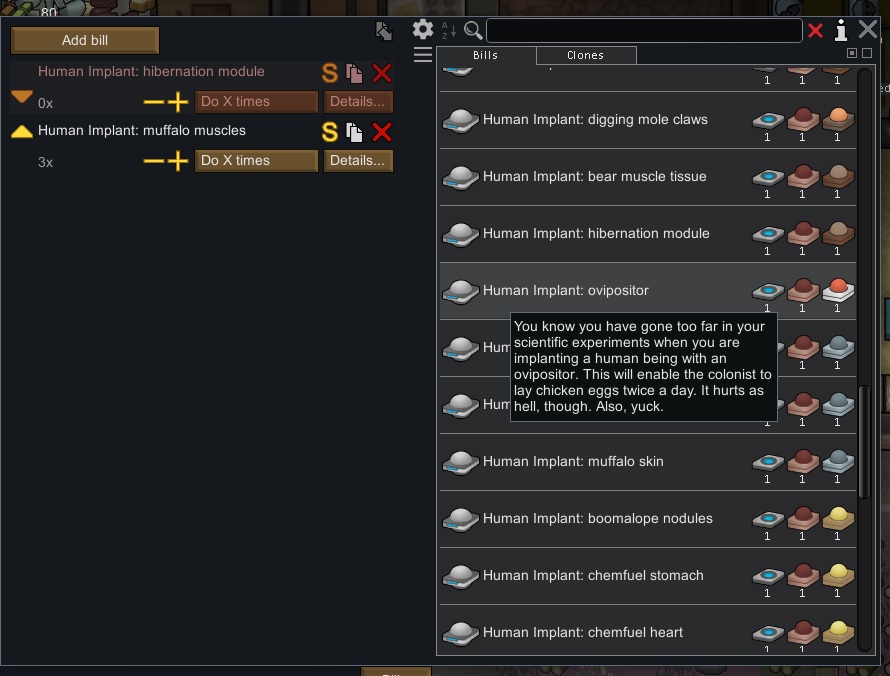Screen dimensions: 890x676
Task: Pick Human Implant: boomalope nodules
Action: 597,519
